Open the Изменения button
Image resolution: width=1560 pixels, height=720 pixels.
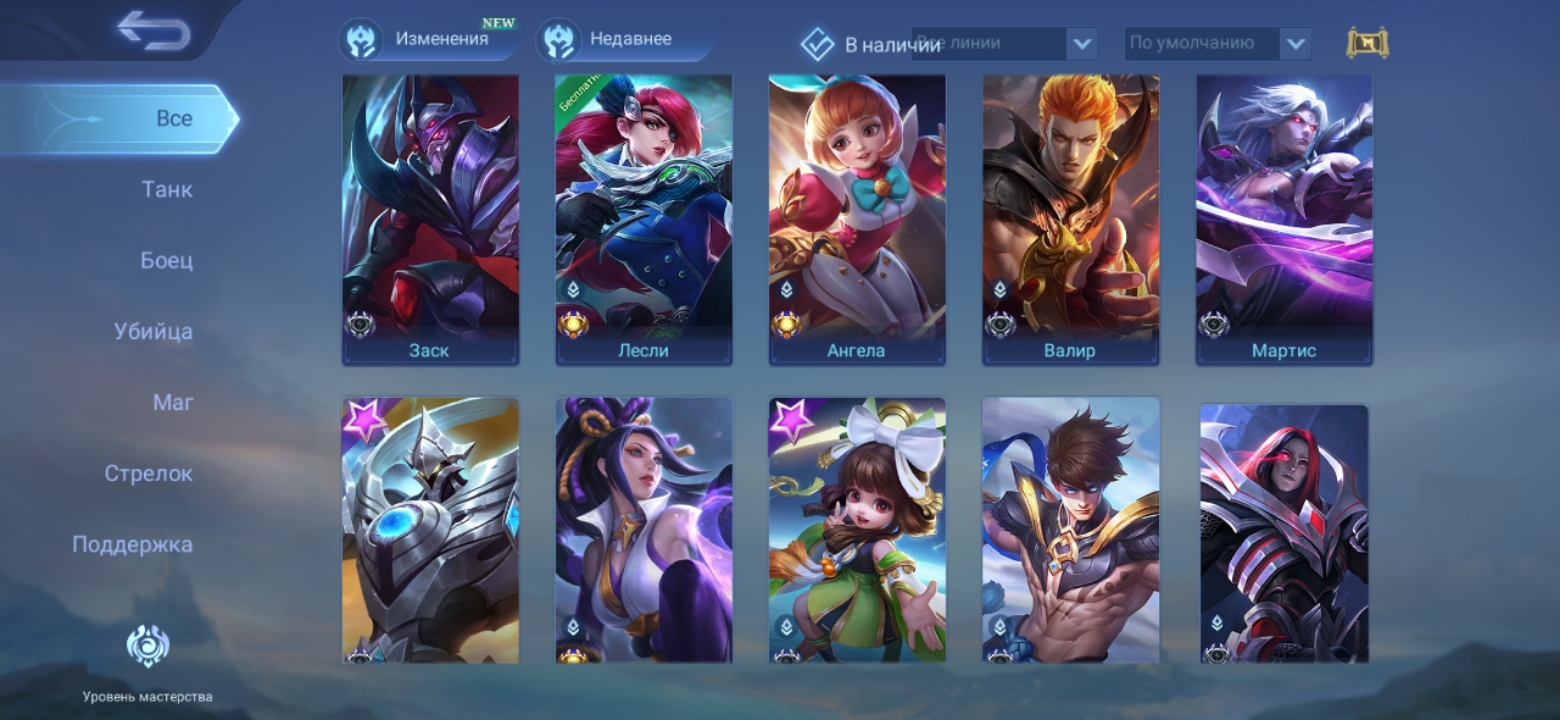click(427, 40)
